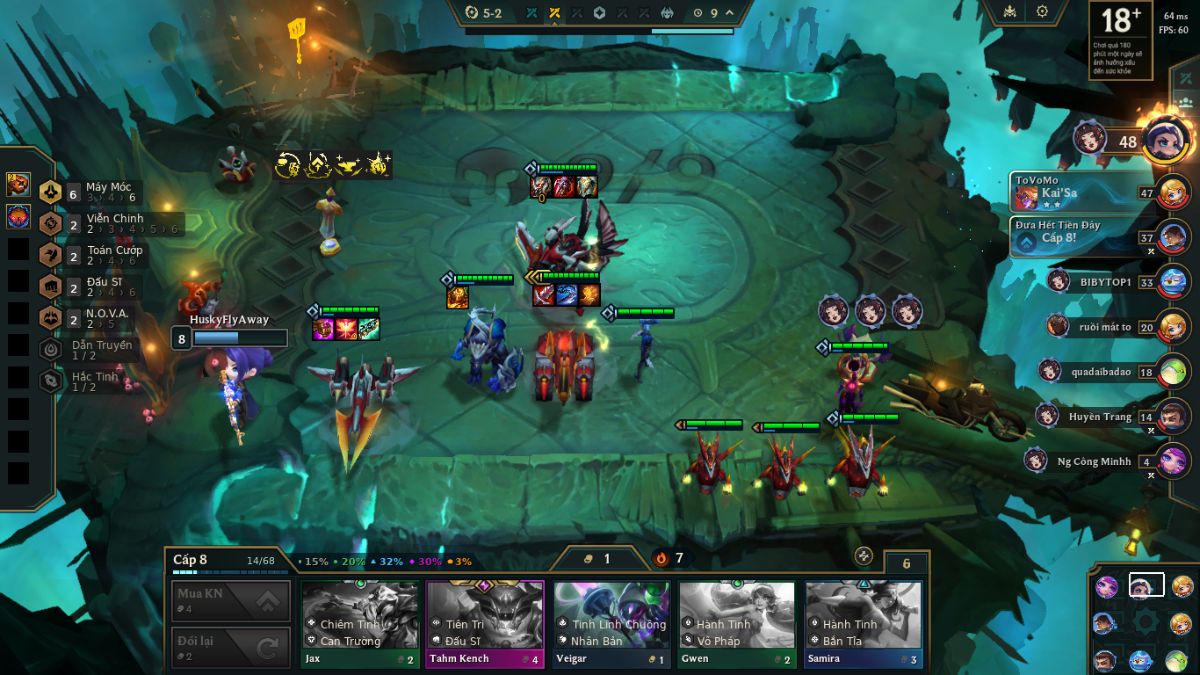The width and height of the screenshot is (1200, 675).
Task: Reroll the shop with Đổi lại
Action: click(x=231, y=648)
